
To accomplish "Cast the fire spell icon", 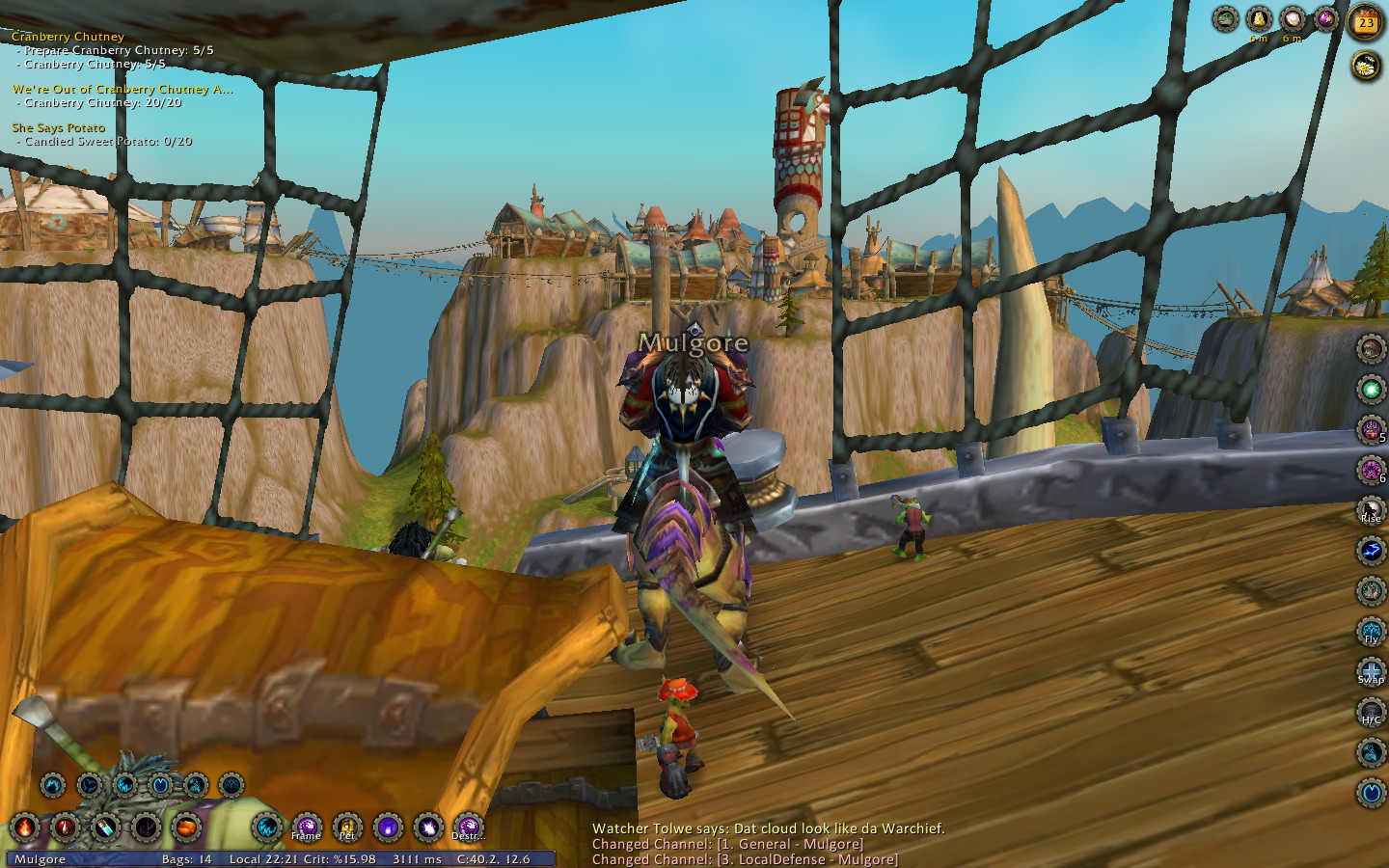I will pos(24,827).
